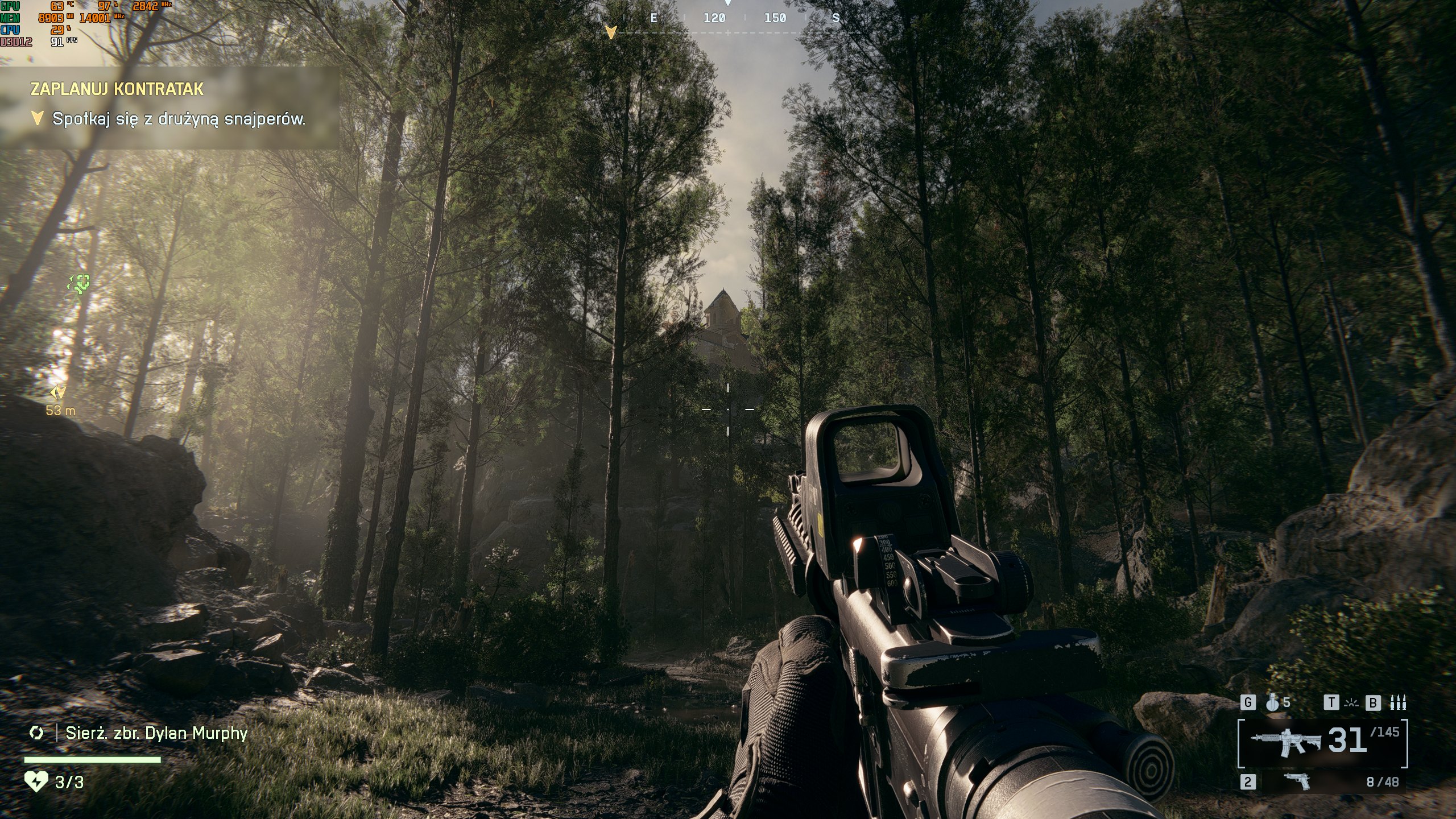The image size is (1456, 819).
Task: Select the green squad marker icon
Action: click(x=80, y=283)
